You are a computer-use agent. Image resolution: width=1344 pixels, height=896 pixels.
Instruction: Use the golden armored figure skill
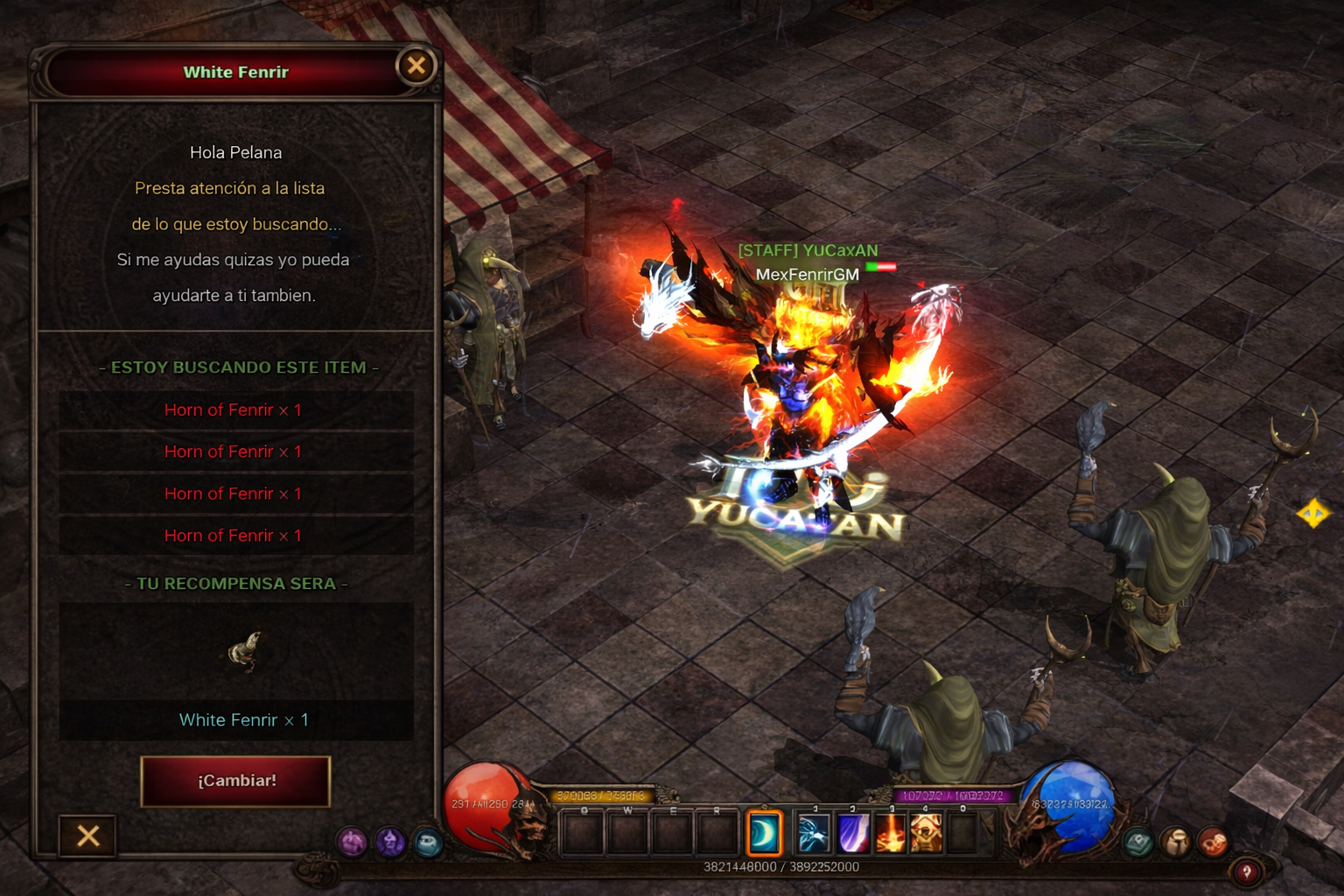[927, 833]
